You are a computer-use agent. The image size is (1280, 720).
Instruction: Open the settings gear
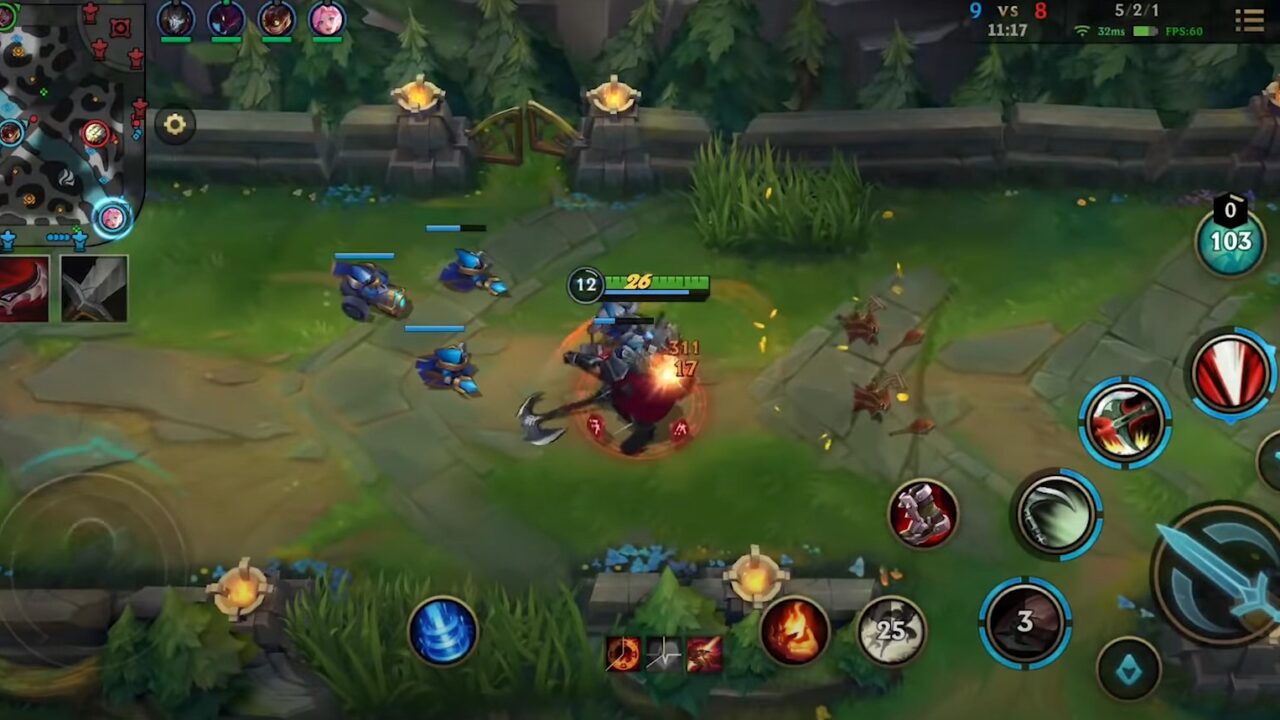(176, 124)
